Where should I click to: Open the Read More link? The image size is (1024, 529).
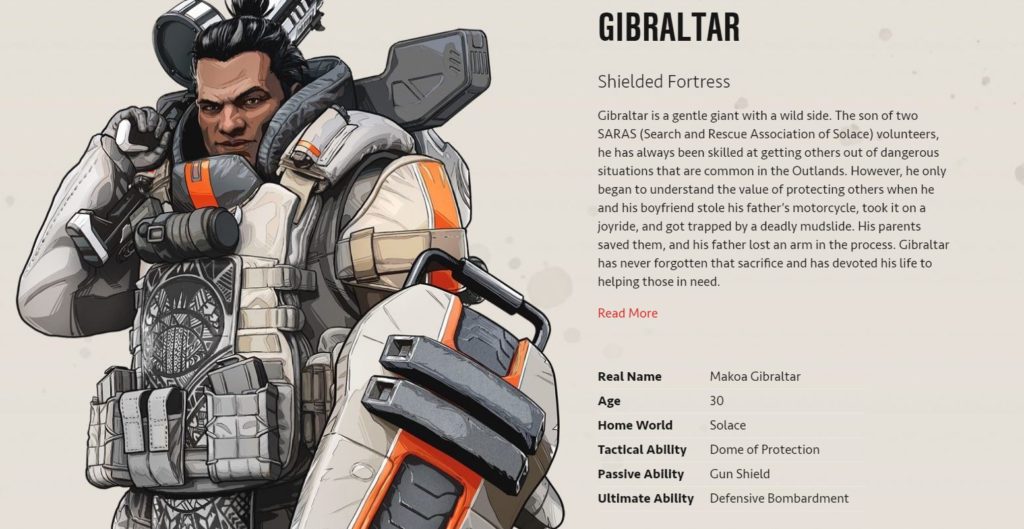coord(627,313)
